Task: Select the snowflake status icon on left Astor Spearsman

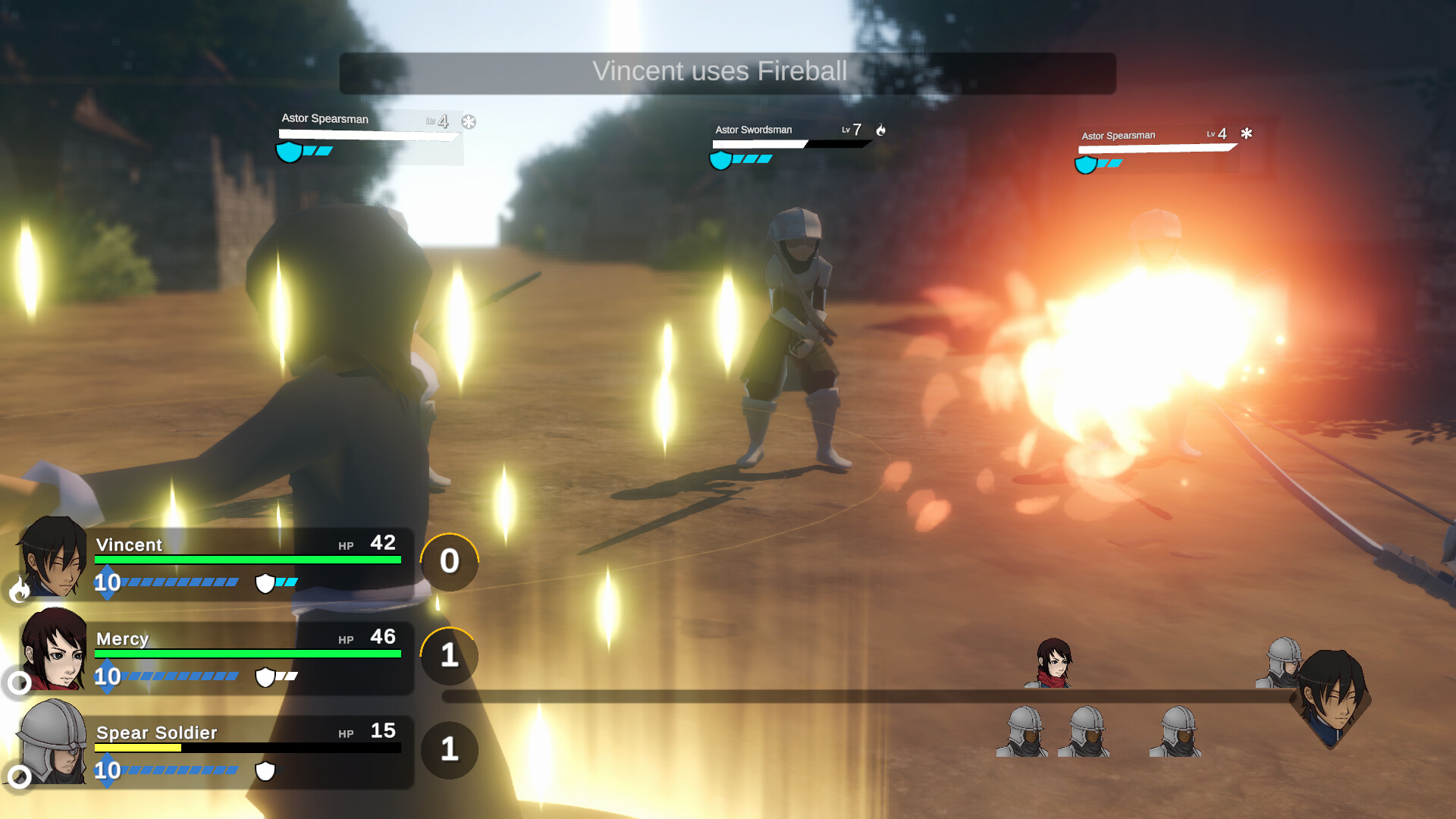Action: [x=470, y=121]
